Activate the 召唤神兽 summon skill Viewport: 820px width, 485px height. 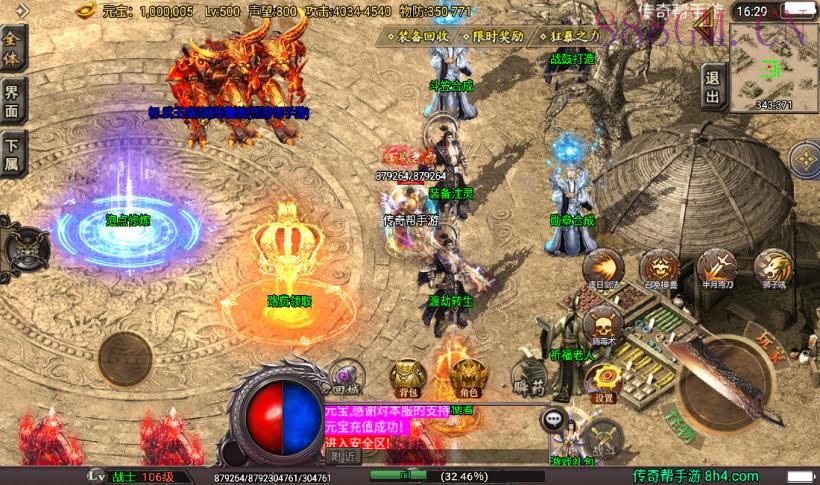coord(660,269)
